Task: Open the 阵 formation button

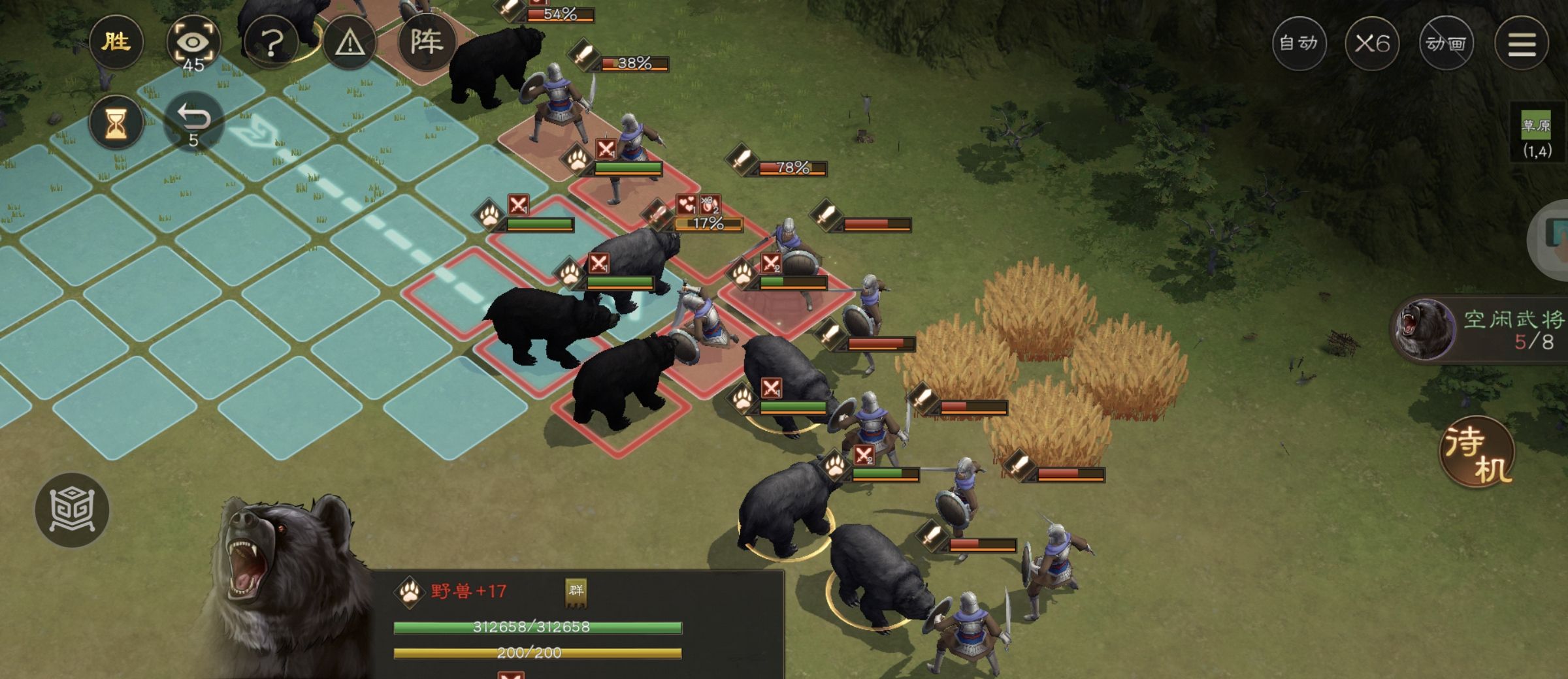Action: [427, 43]
